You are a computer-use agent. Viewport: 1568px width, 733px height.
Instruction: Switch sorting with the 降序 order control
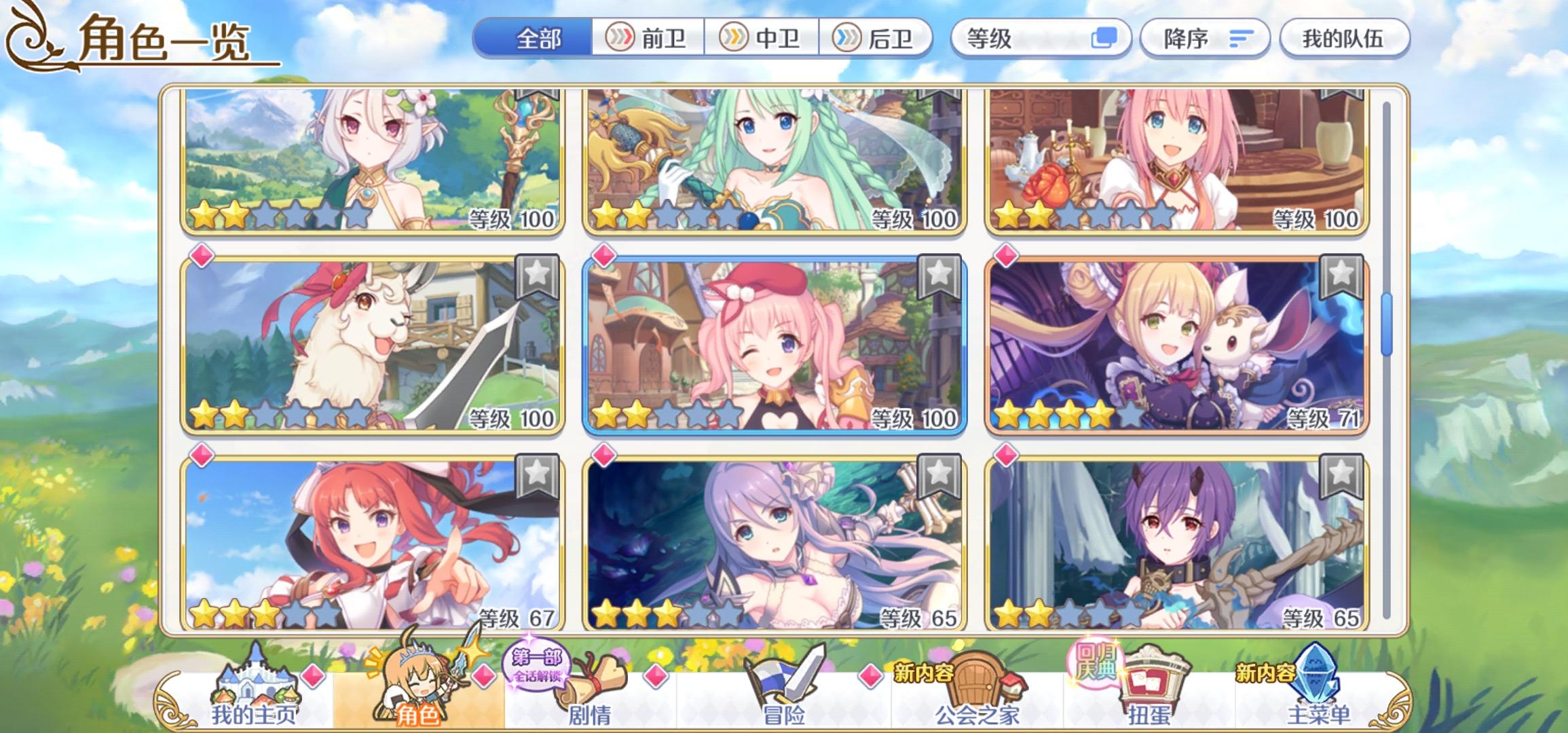click(1205, 39)
